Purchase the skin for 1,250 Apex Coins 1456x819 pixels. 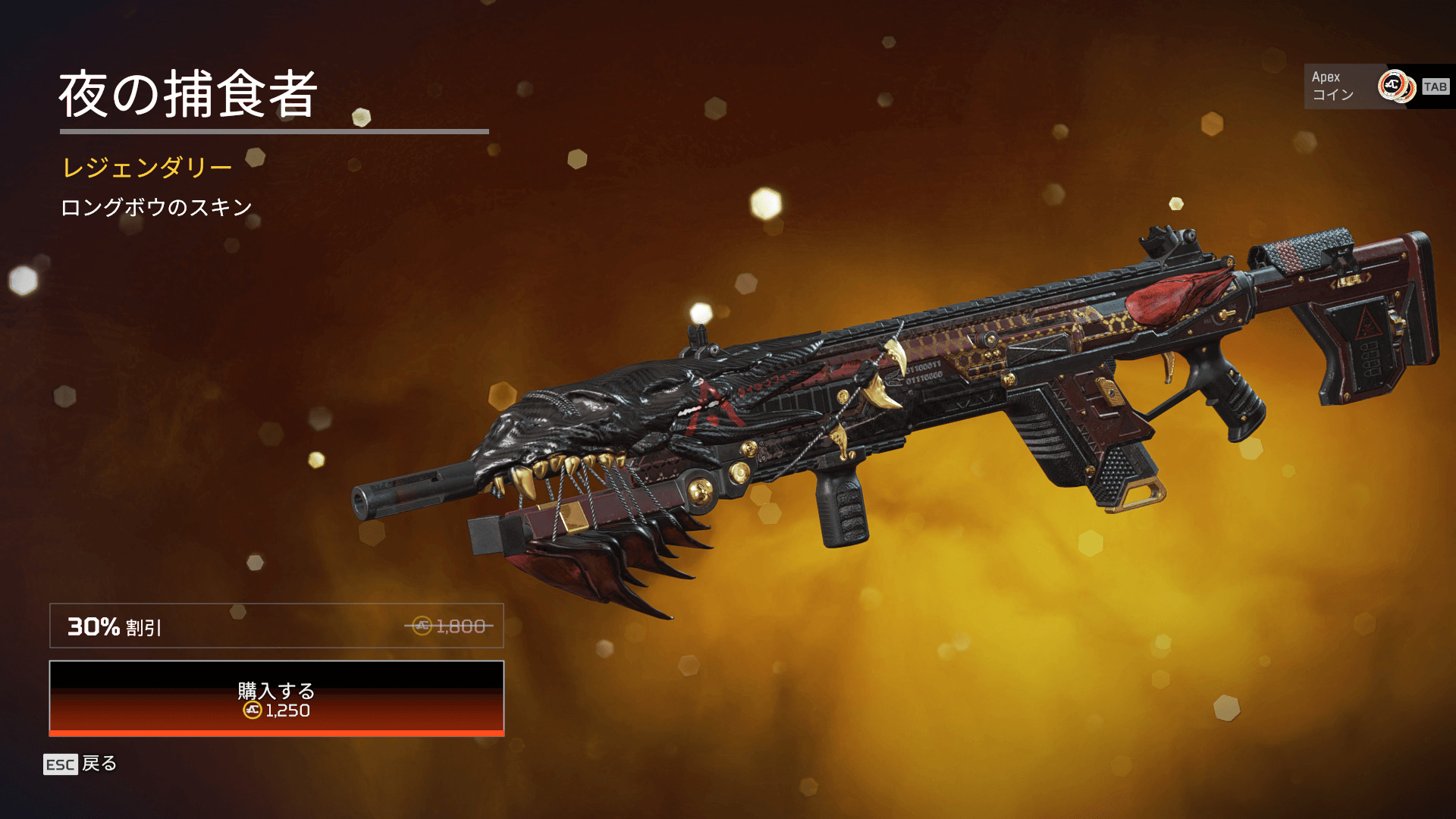coord(276,698)
